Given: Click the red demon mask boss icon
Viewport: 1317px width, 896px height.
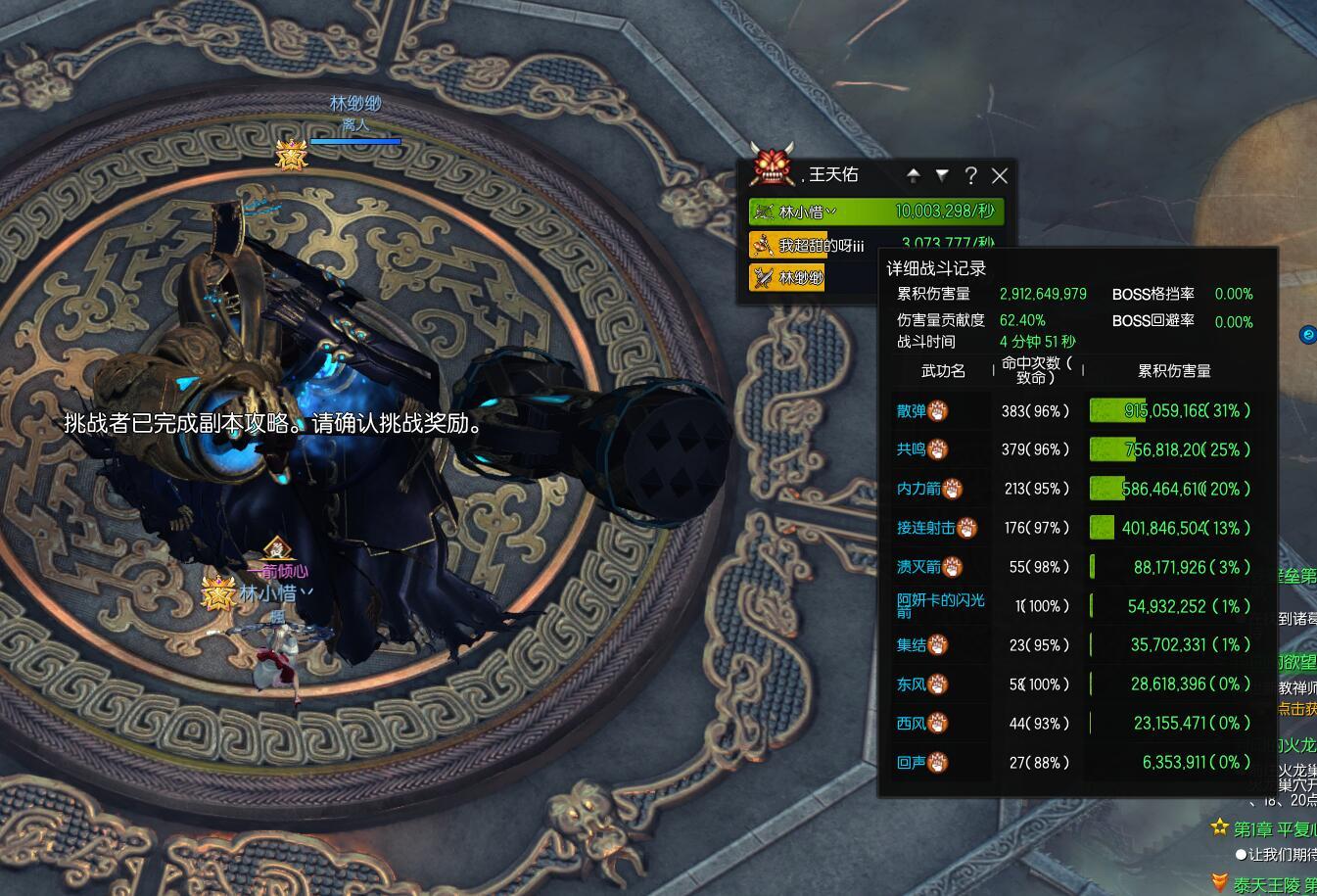Looking at the screenshot, I should coord(773,165).
